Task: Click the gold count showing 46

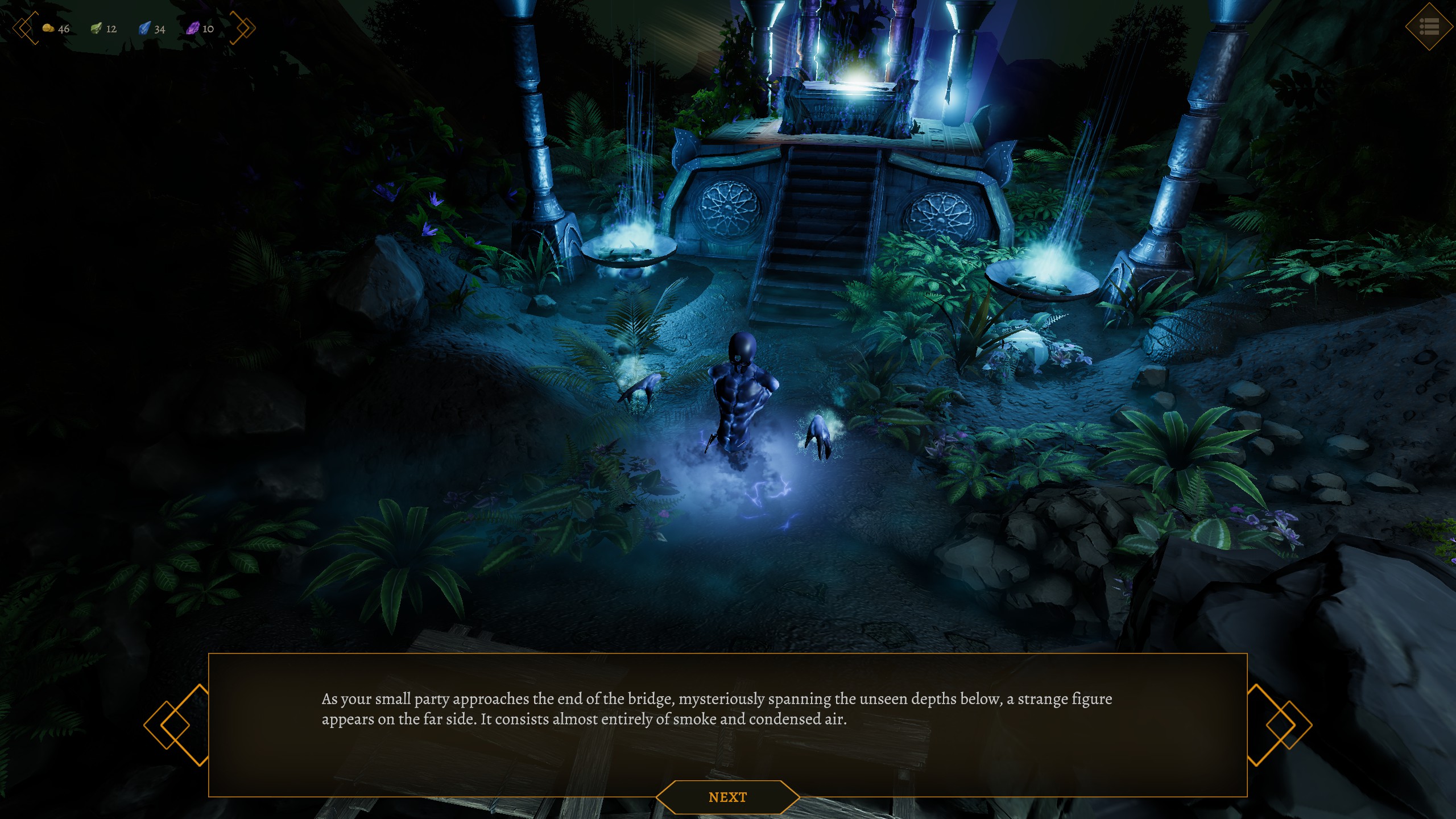Action: tap(64, 29)
